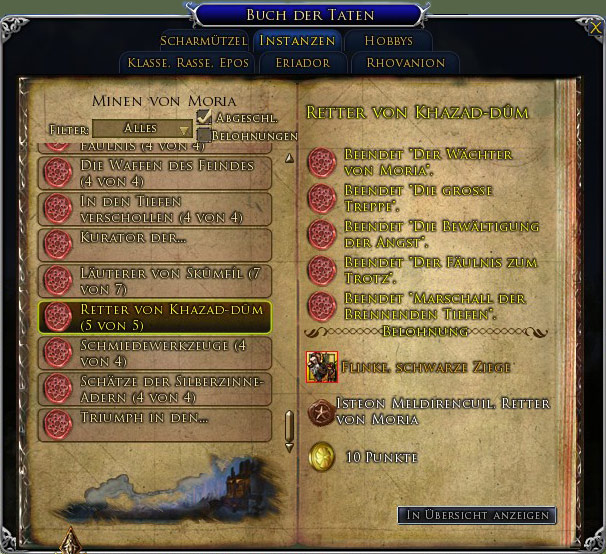This screenshot has height=554, width=606.
Task: Select the Klasse, Rasse, Epos tab
Action: tap(188, 63)
